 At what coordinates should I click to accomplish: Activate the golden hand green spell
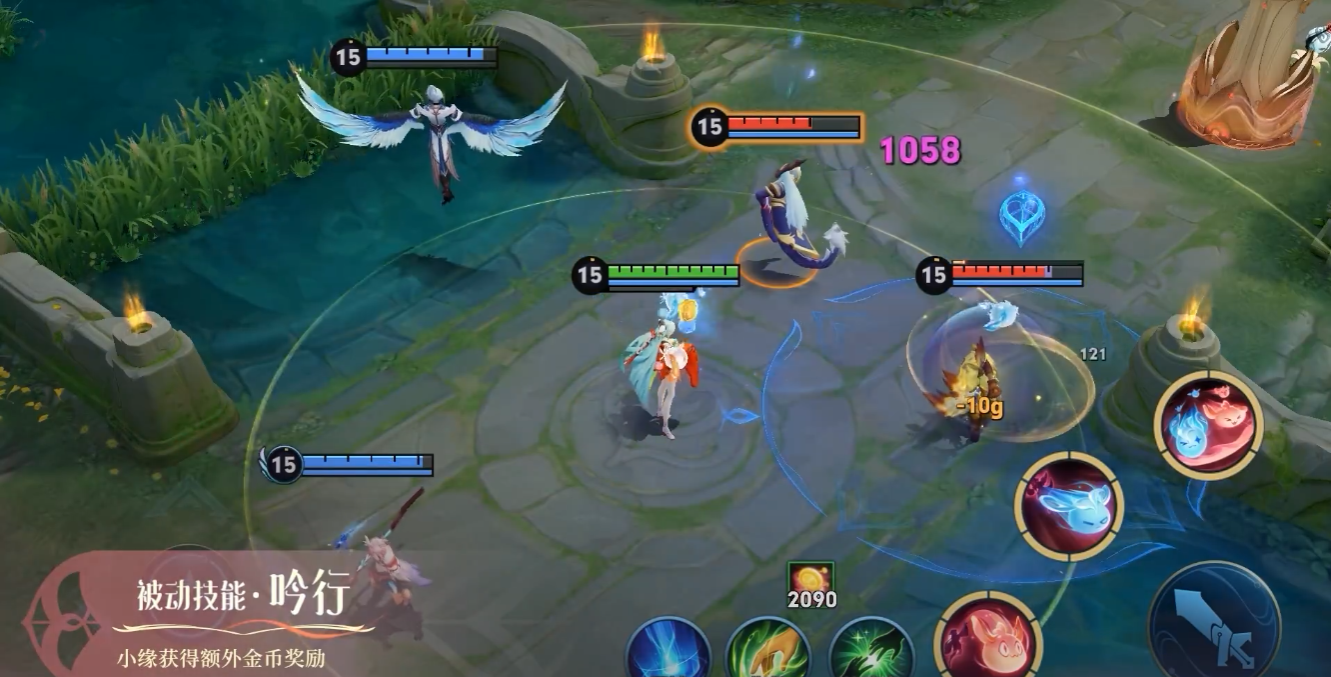tap(768, 650)
